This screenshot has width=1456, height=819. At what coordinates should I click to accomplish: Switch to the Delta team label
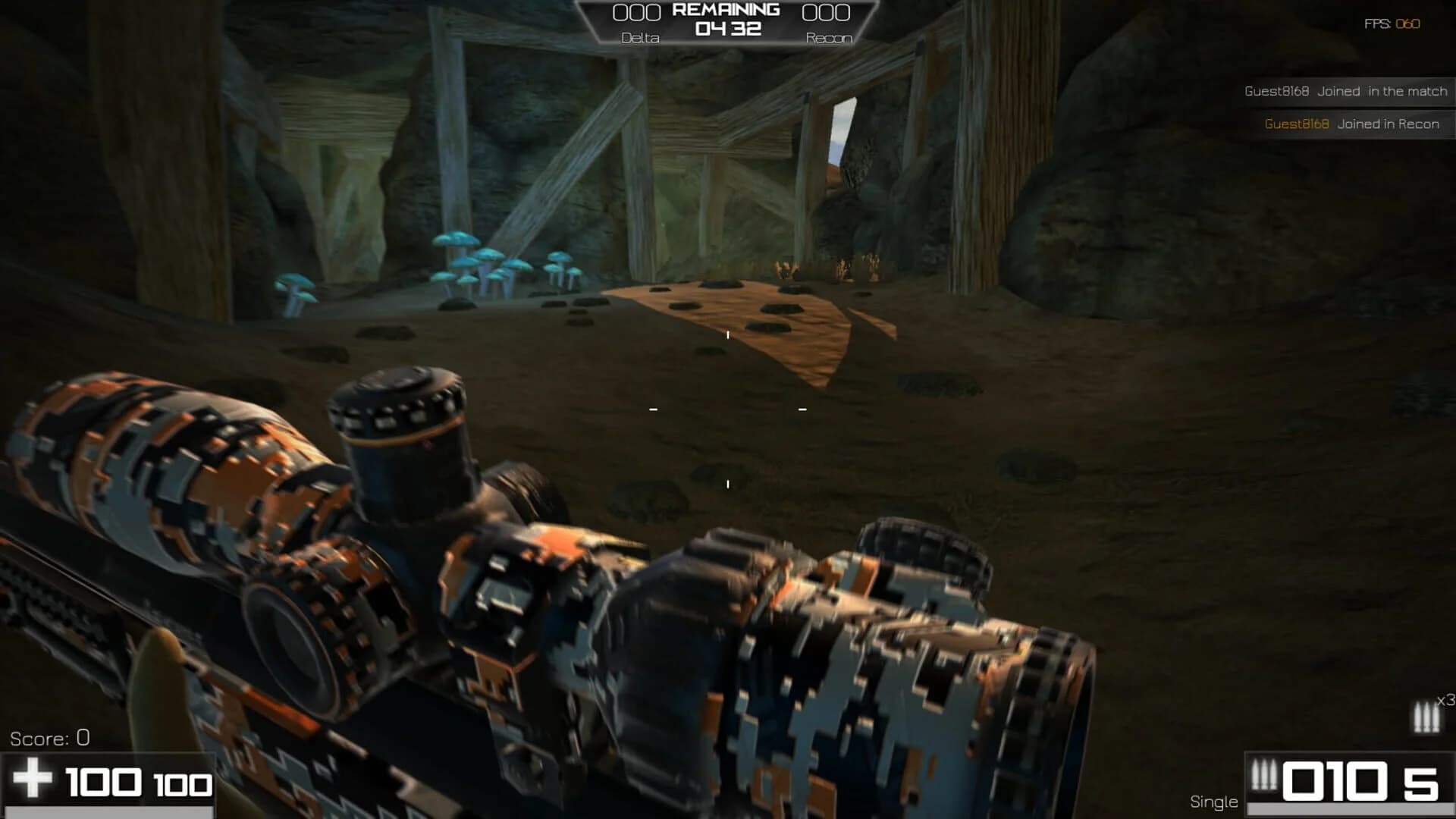(x=639, y=37)
